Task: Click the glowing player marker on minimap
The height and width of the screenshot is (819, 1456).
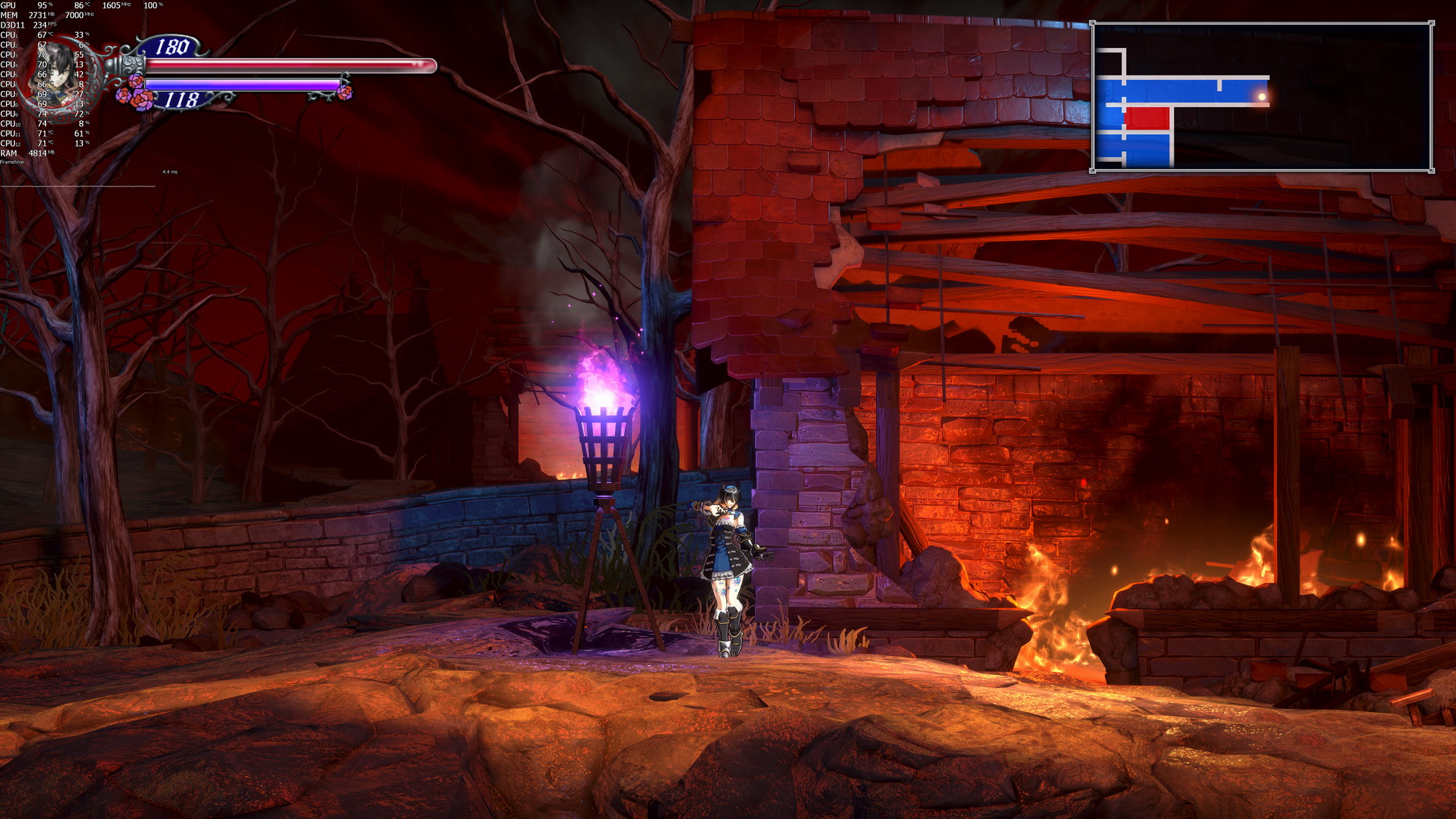Action: click(x=1262, y=96)
